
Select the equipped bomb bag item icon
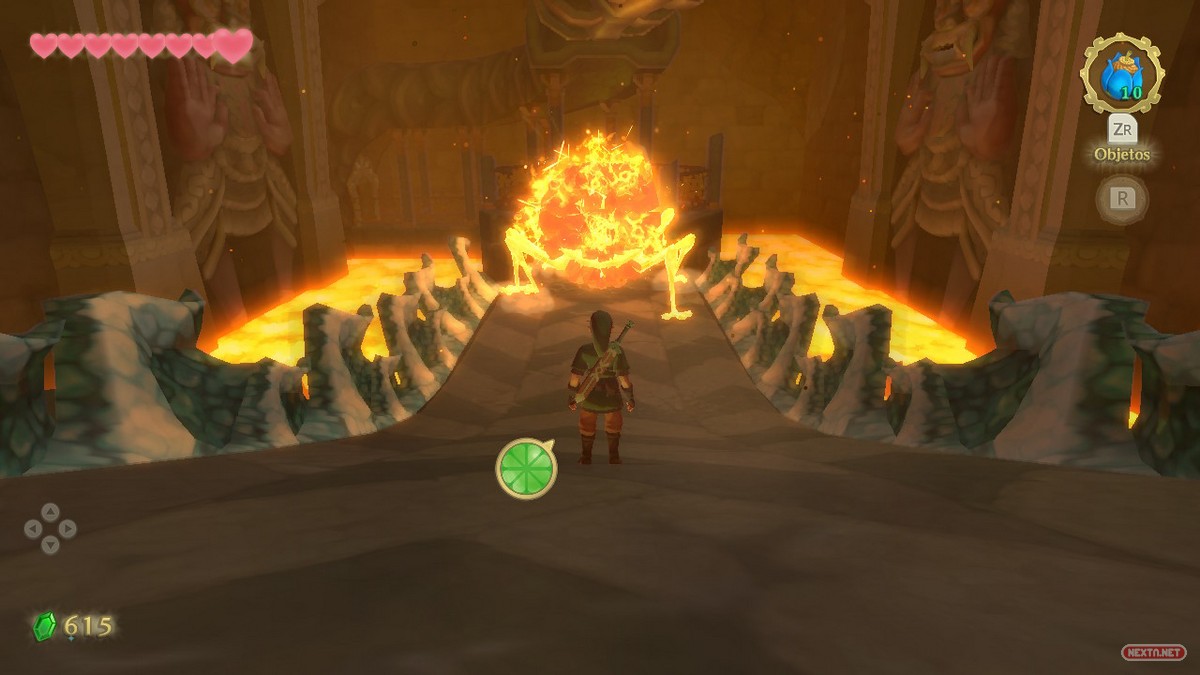tap(1122, 73)
